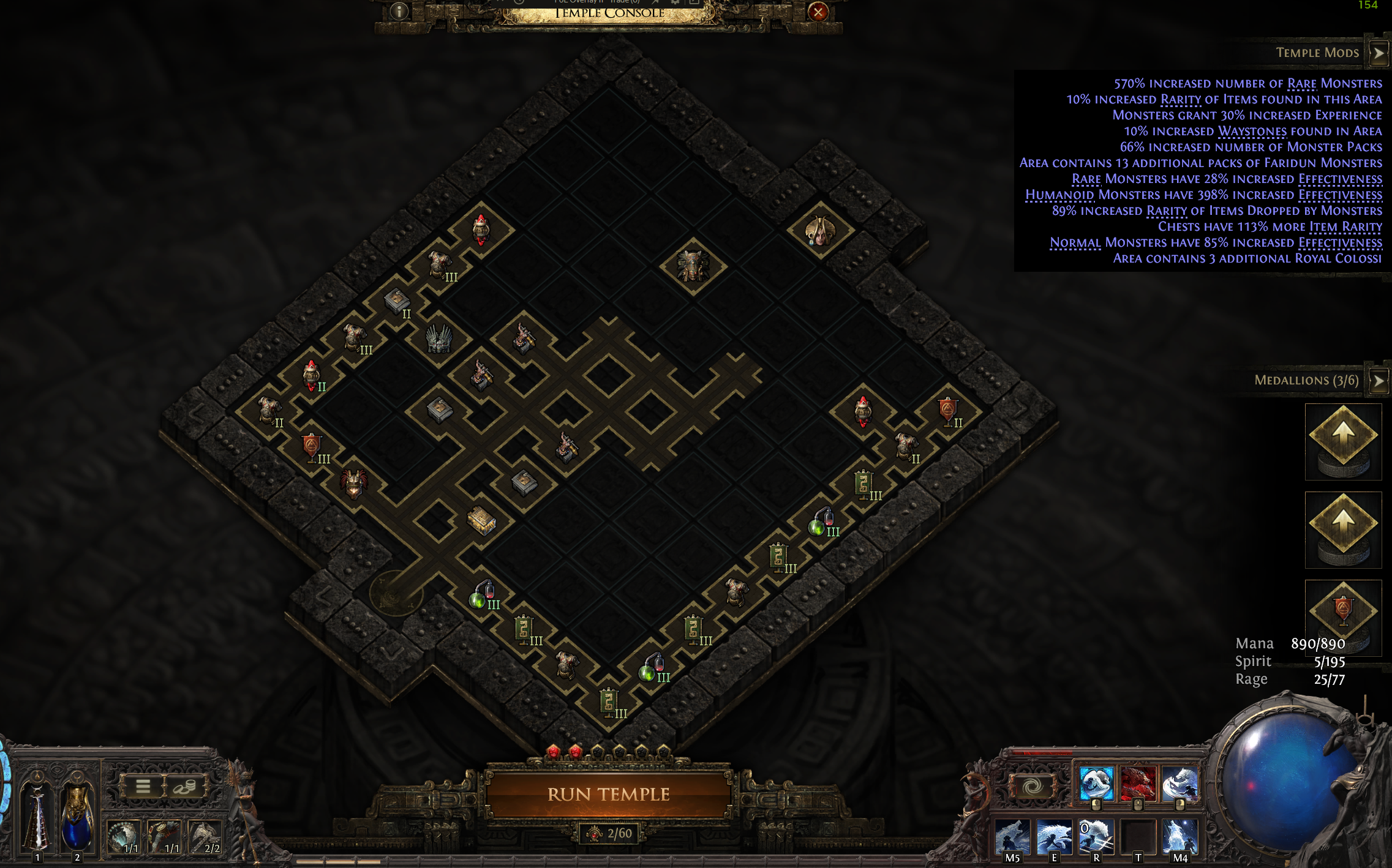Select the skill bound to M5

pos(1012,837)
